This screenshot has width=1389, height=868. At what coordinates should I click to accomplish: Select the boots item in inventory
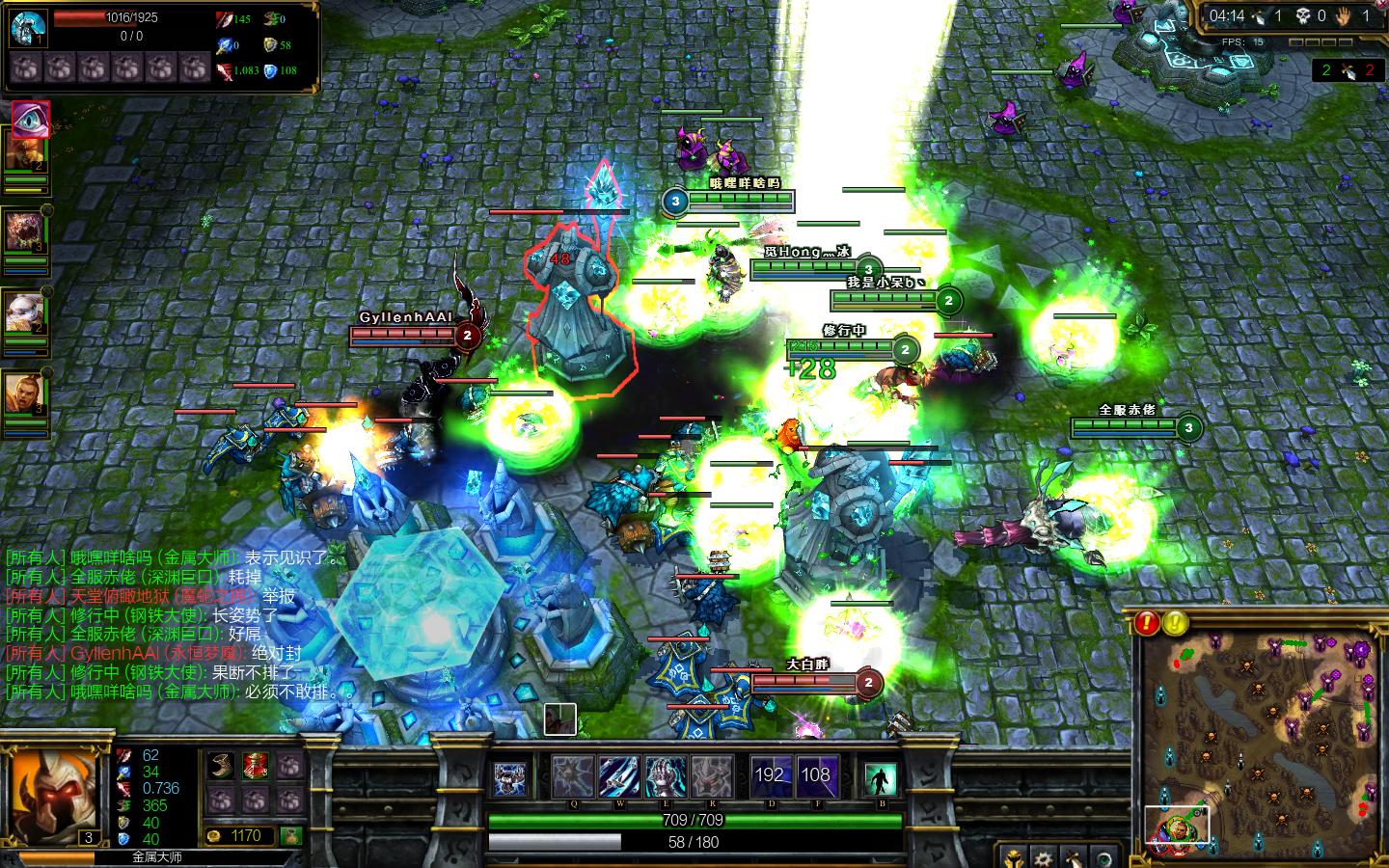pos(223,768)
